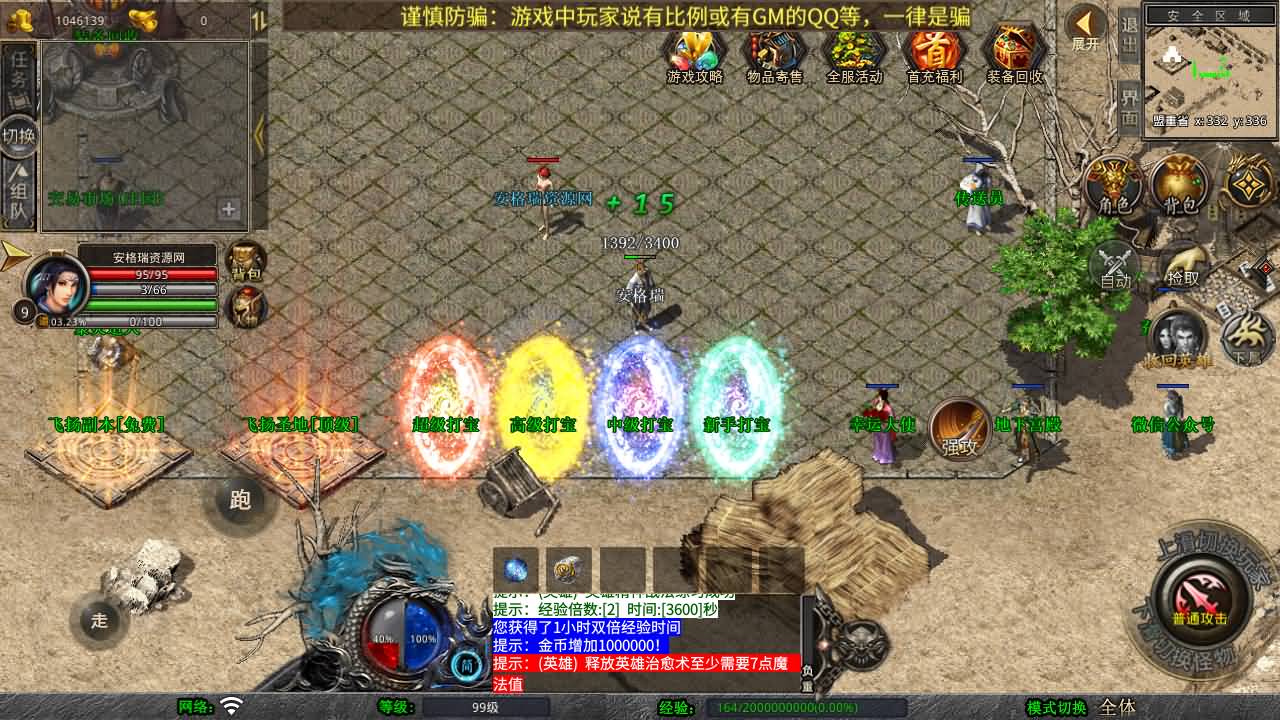
Task: Open the 首充福利 first recharge bonus icon
Action: 933,50
